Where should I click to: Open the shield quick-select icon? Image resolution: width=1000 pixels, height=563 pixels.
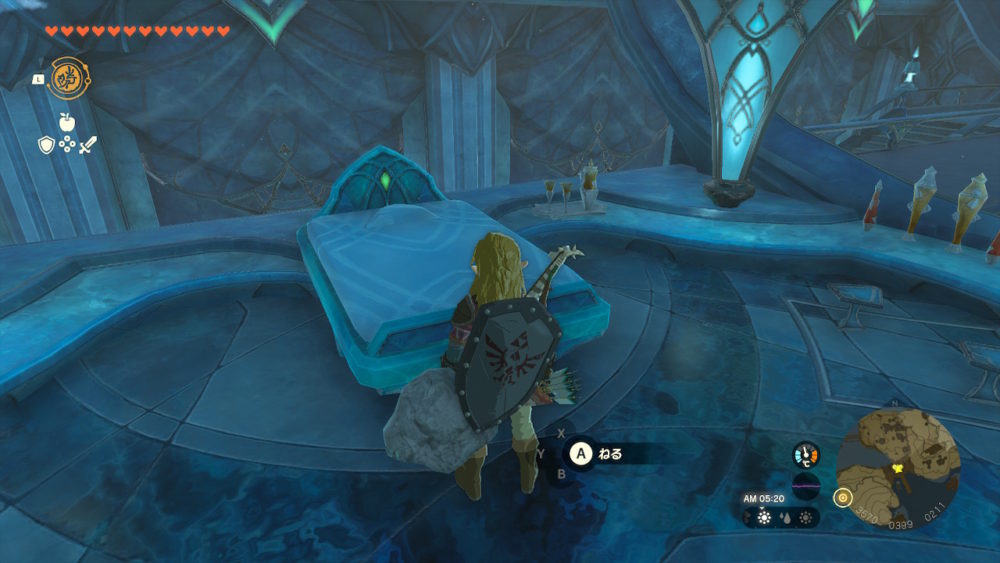(x=46, y=145)
